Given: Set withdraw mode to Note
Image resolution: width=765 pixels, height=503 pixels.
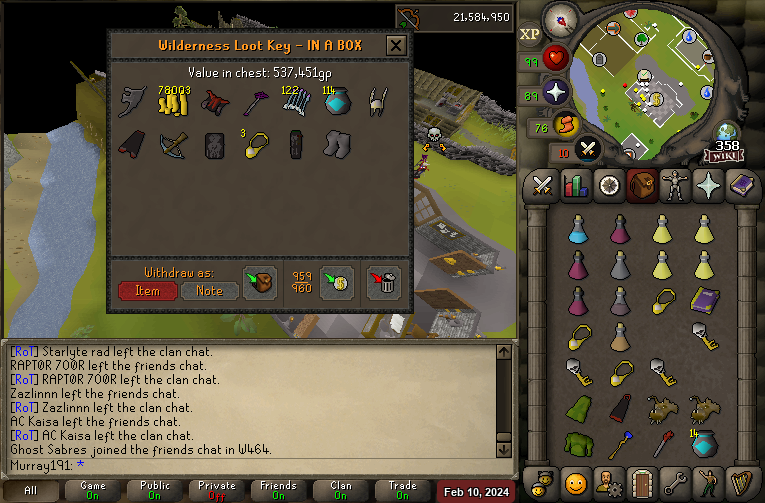Looking at the screenshot, I should click(209, 290).
